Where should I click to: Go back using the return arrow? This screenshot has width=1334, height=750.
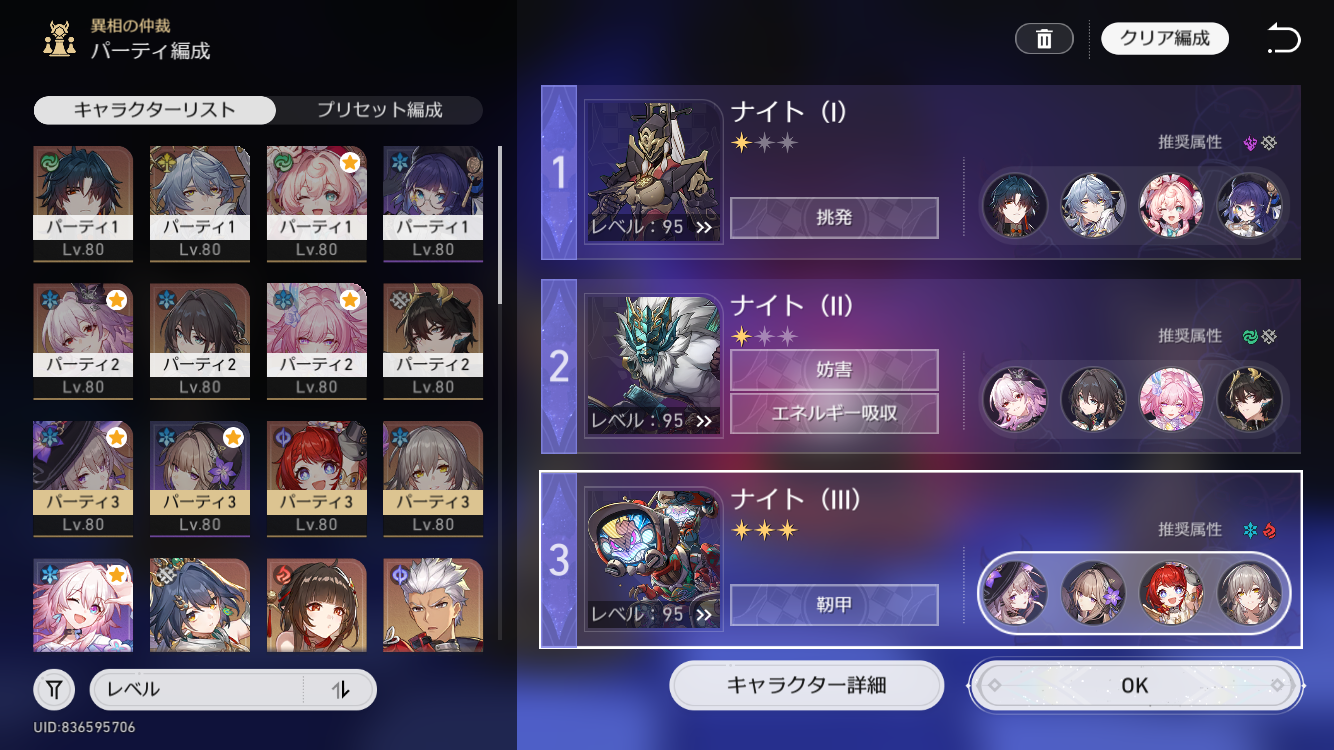1283,40
